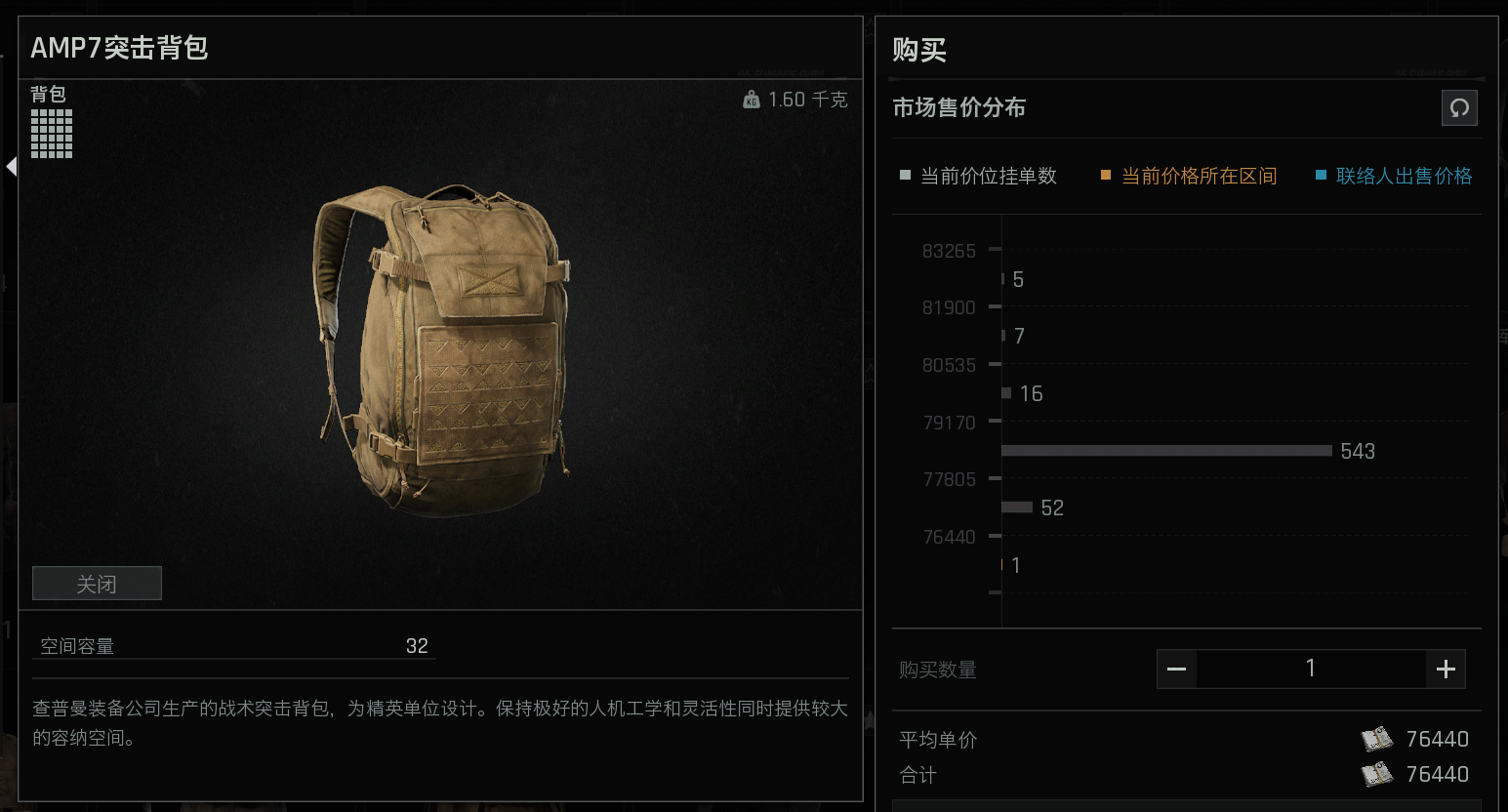This screenshot has height=812, width=1508.
Task: Click the 联络人出售价格 legend label text
Action: 1403,176
